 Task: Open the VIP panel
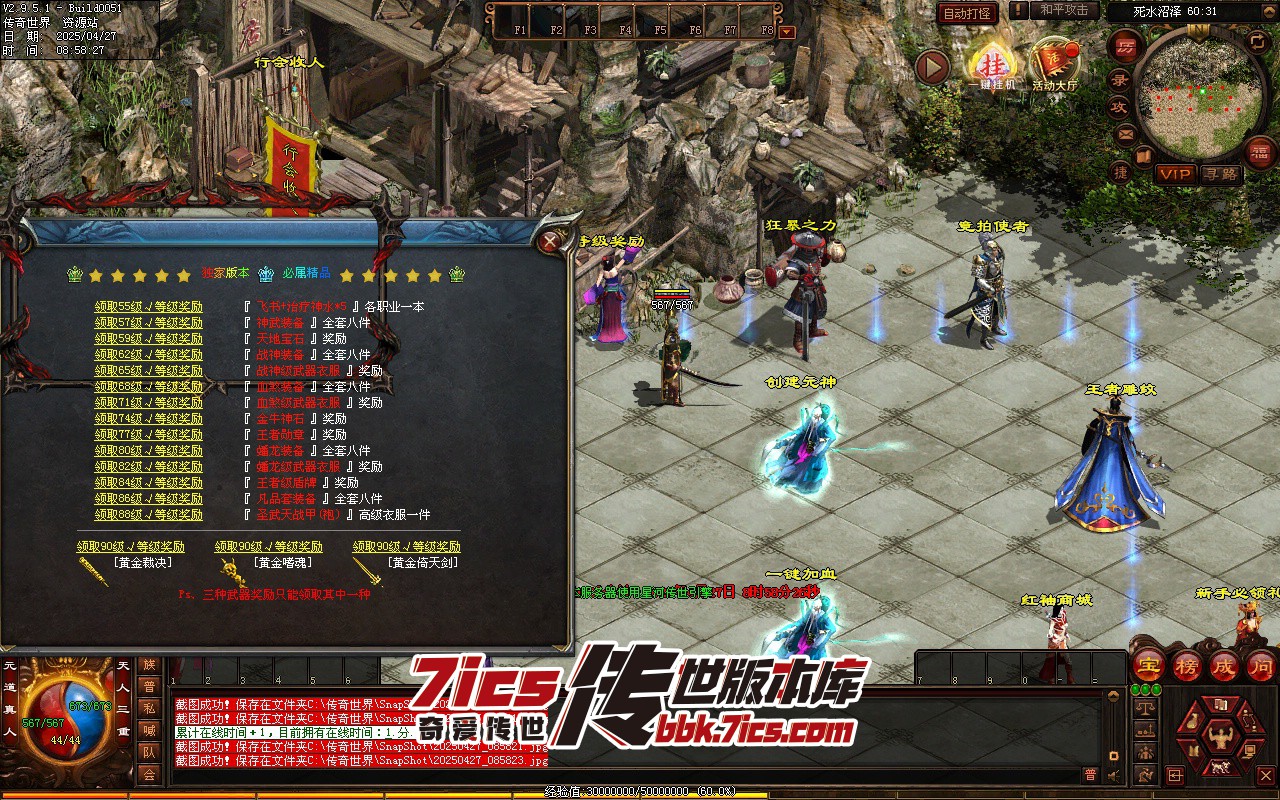(1175, 174)
